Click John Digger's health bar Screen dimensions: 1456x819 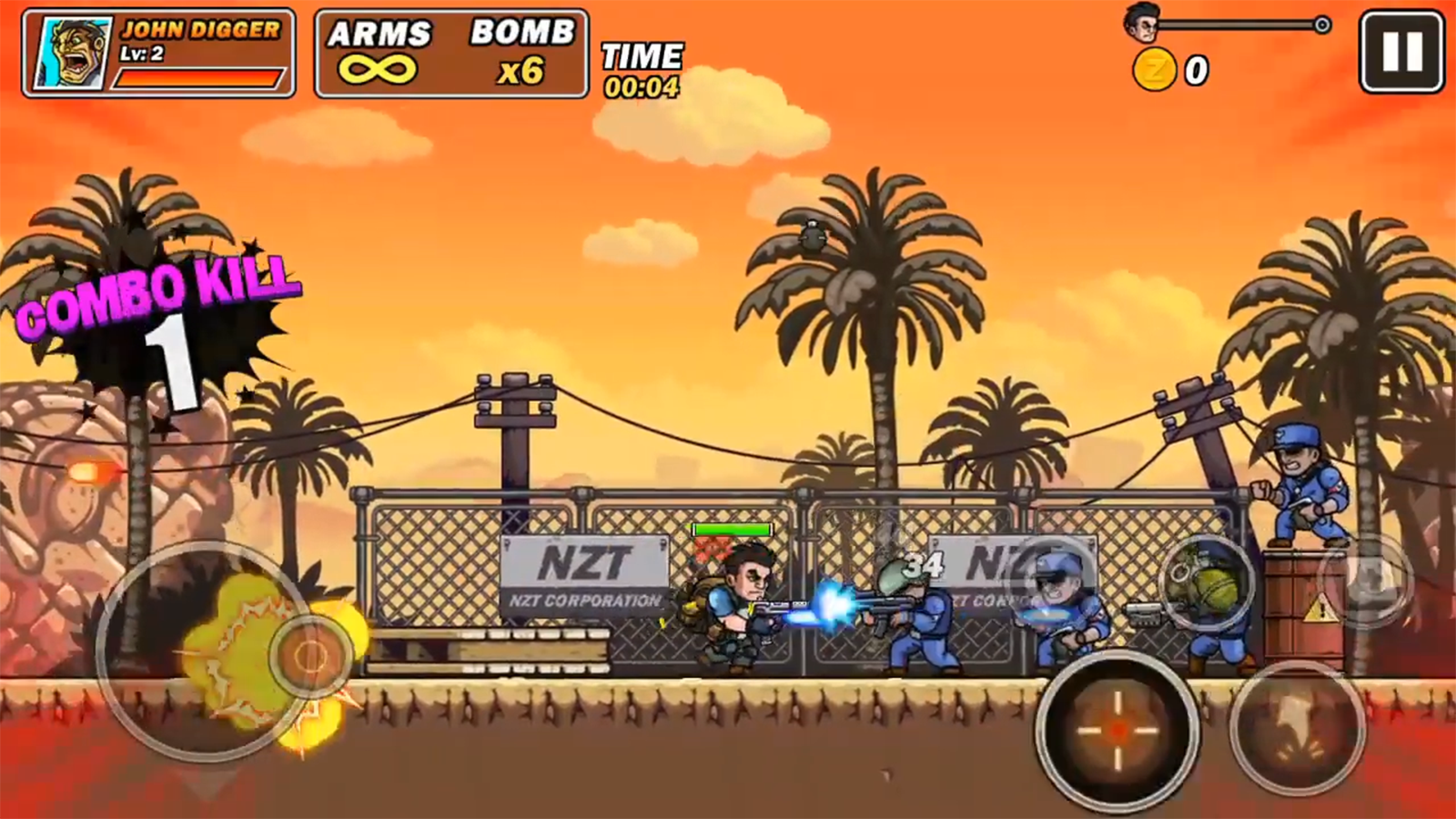(198, 78)
